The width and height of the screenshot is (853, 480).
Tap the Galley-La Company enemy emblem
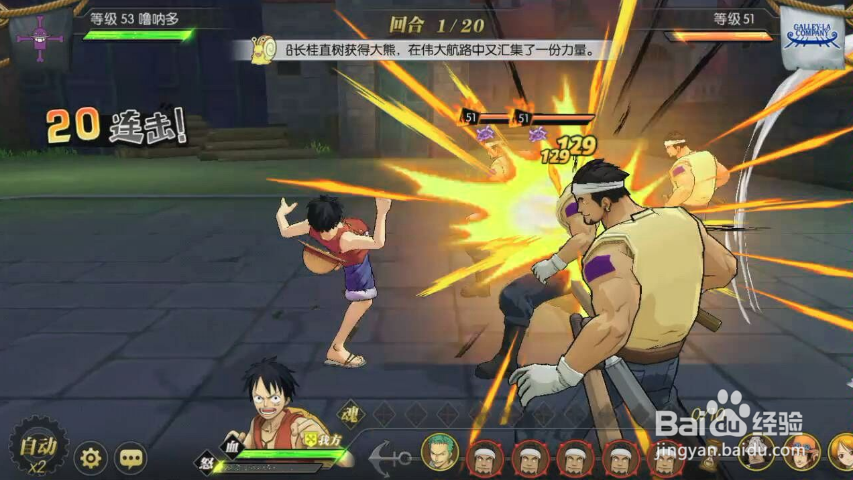811,38
